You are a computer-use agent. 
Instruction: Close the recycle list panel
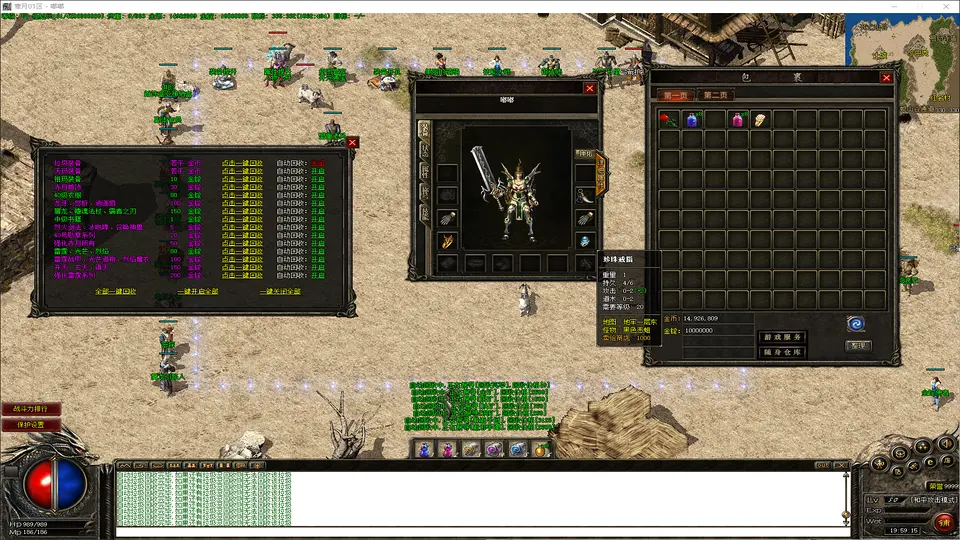(352, 143)
